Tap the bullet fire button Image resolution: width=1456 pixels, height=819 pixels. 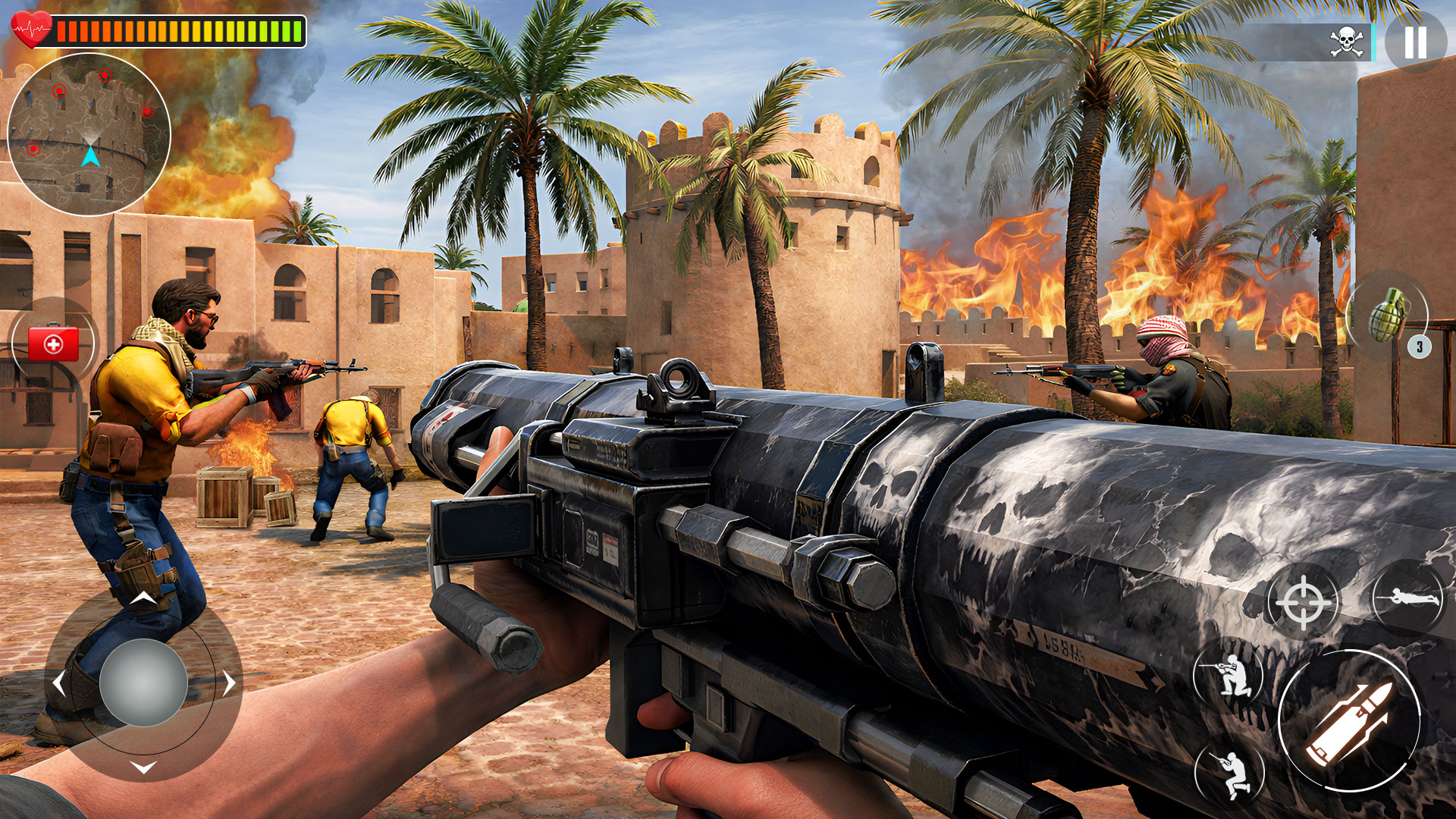point(1349,721)
